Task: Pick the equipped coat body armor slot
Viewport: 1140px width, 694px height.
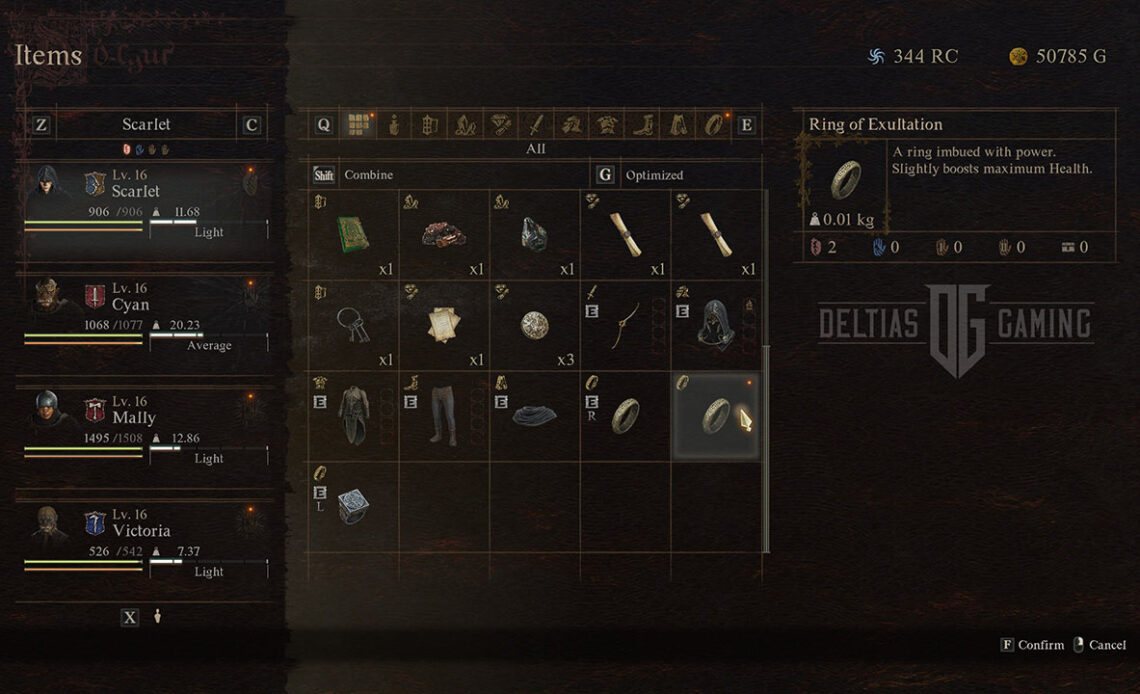Action: (353, 415)
